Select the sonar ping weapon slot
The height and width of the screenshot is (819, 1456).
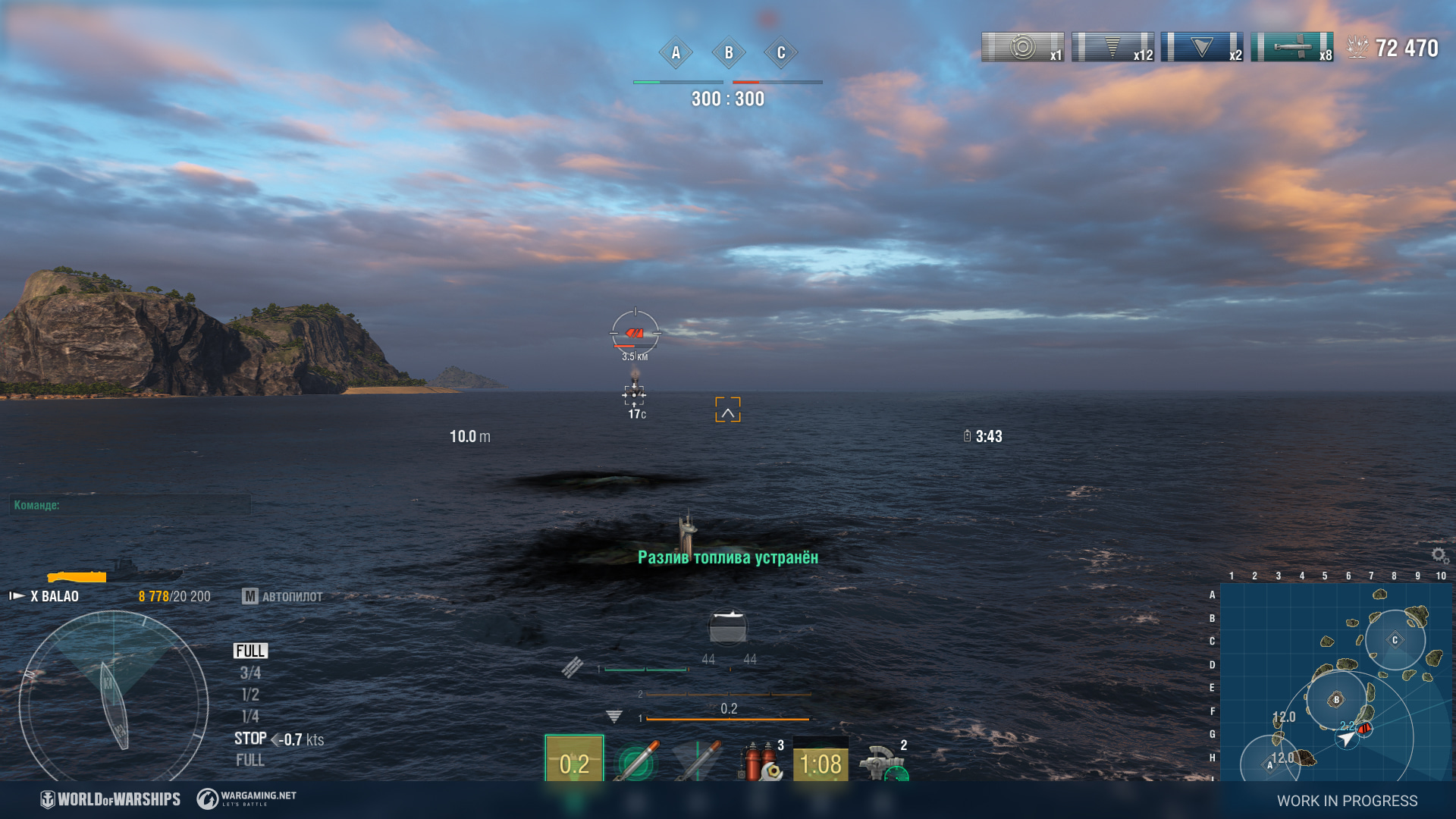[574, 758]
